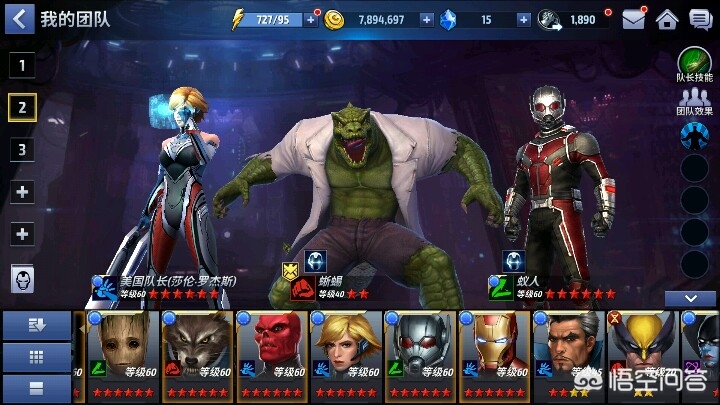This screenshot has height=405, width=720.
Task: Switch to team slot 3
Action: pyautogui.click(x=23, y=149)
